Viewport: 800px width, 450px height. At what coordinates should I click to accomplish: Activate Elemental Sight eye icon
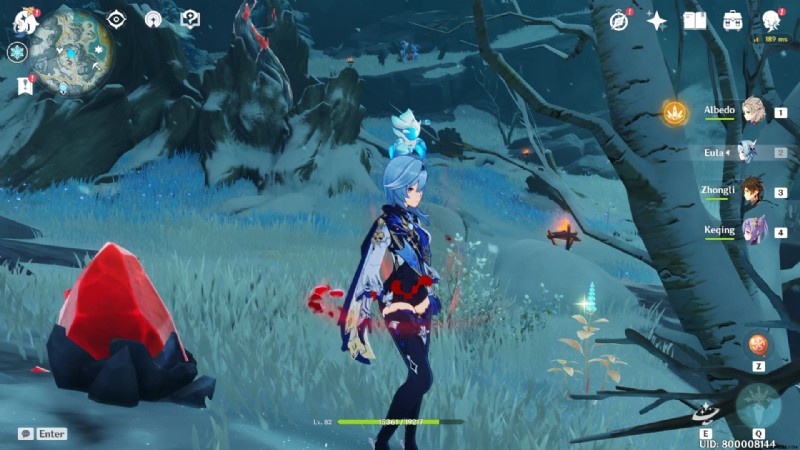[x=116, y=19]
